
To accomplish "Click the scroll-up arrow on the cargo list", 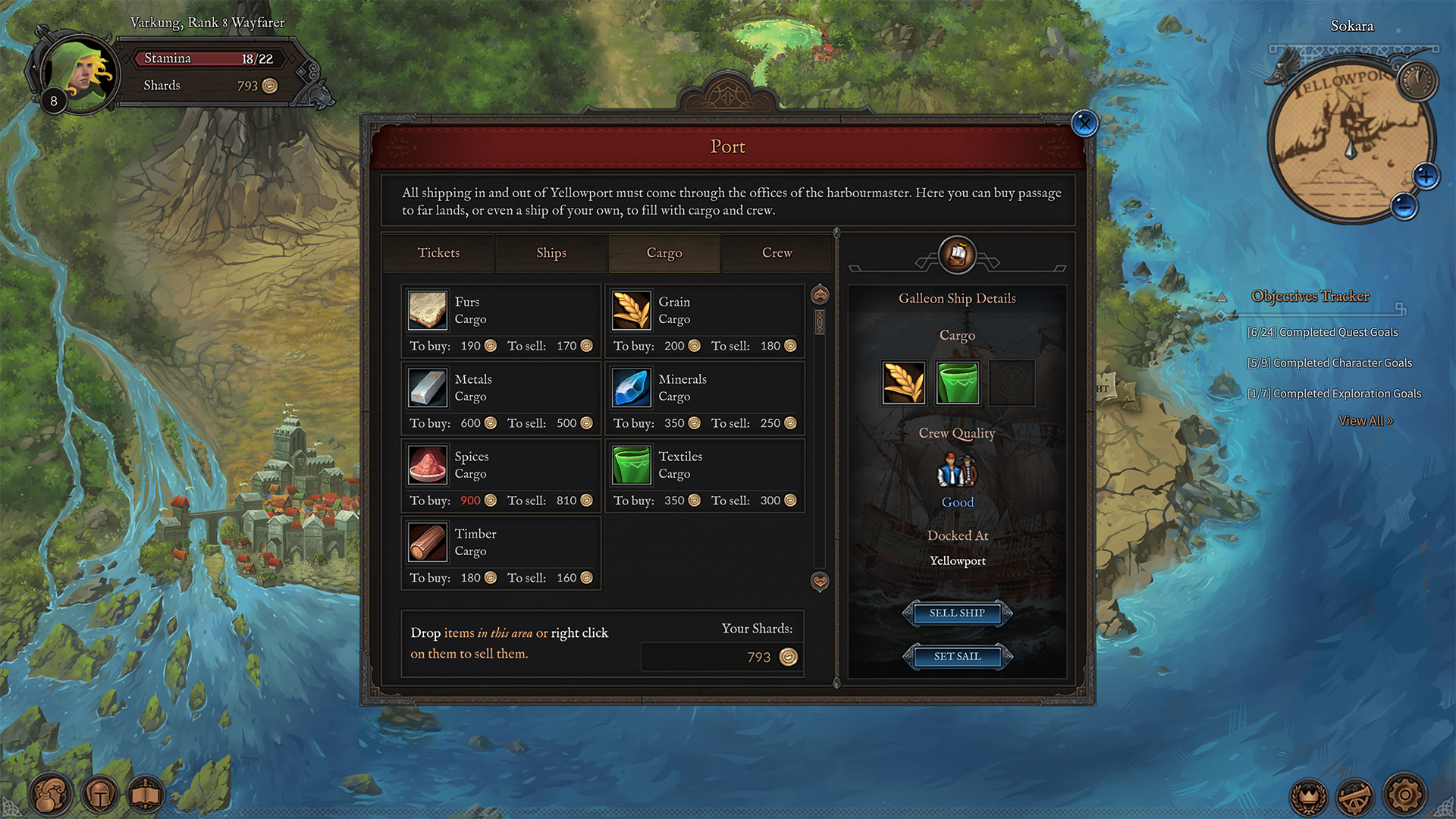I will coord(819,294).
